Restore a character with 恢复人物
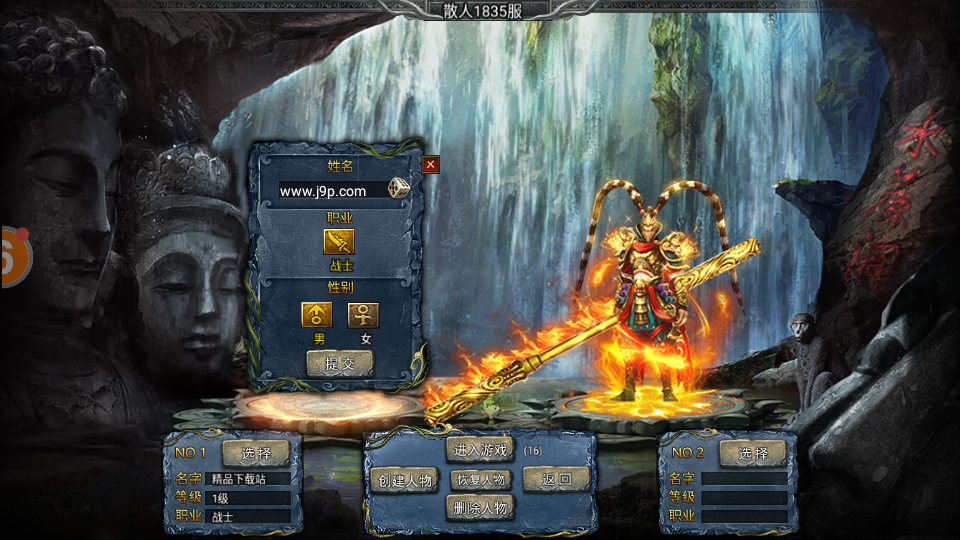 tap(480, 479)
